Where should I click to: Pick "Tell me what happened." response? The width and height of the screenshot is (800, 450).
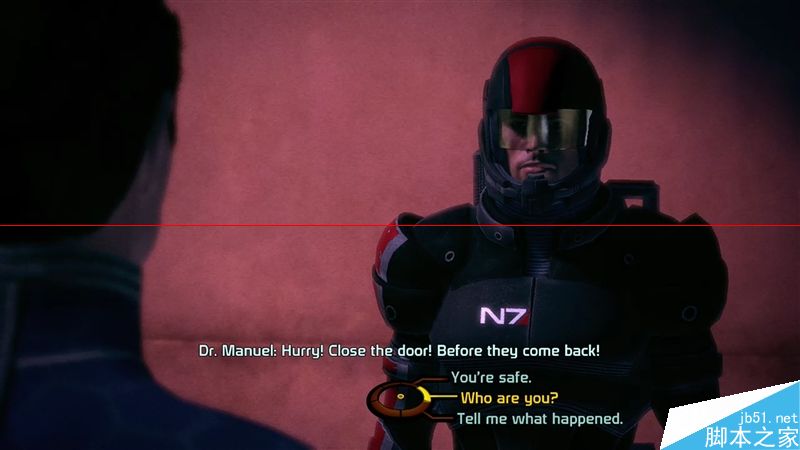coord(540,418)
